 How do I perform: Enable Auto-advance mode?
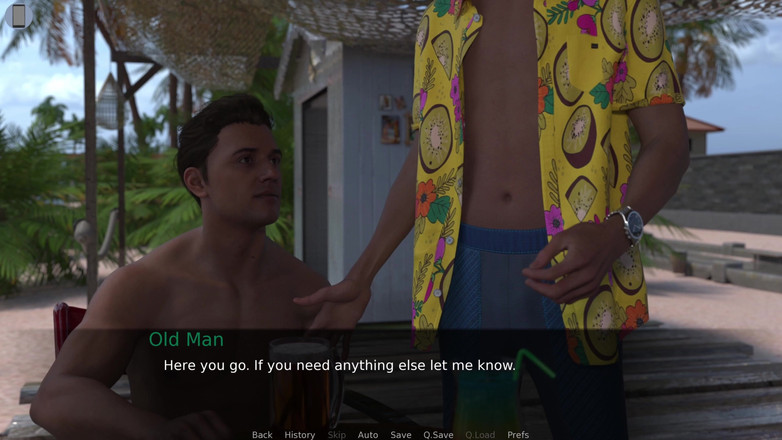click(x=368, y=435)
